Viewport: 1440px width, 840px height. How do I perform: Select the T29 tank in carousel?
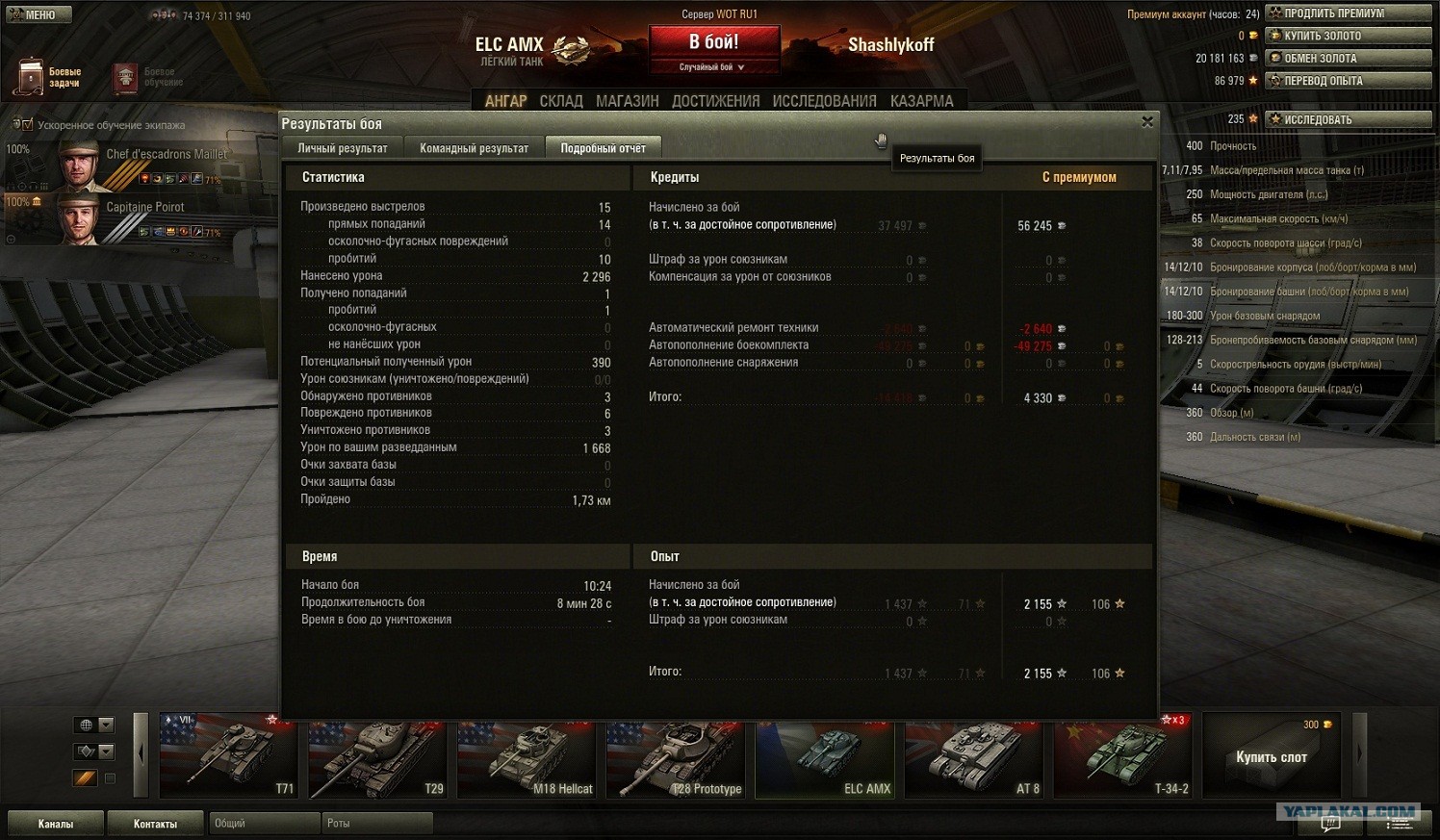click(377, 756)
